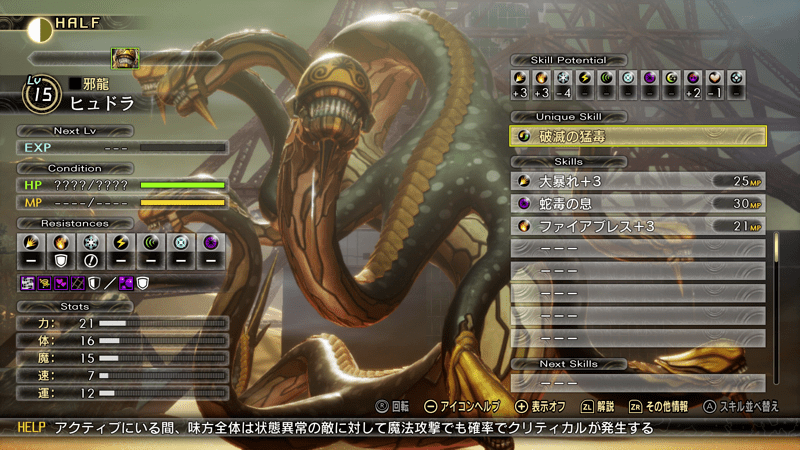
Task: Select the skill list scrollbar
Action: 774,300
